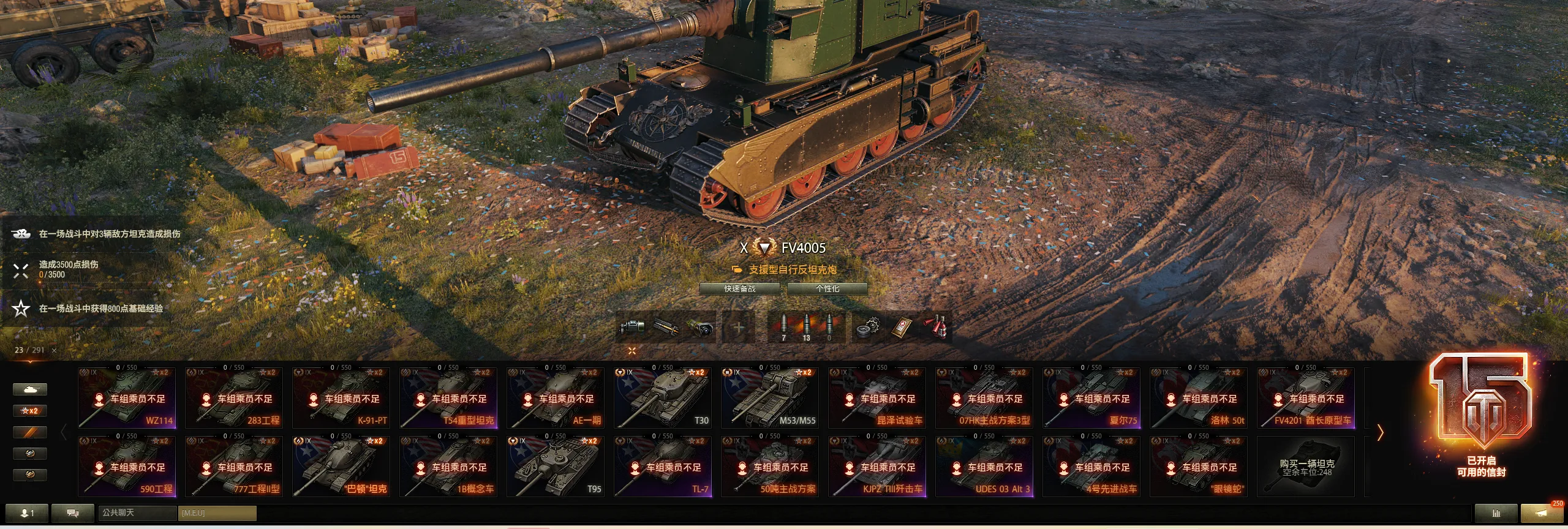
Task: Pick the "巴顿"坦克 vehicle card
Action: click(x=341, y=467)
